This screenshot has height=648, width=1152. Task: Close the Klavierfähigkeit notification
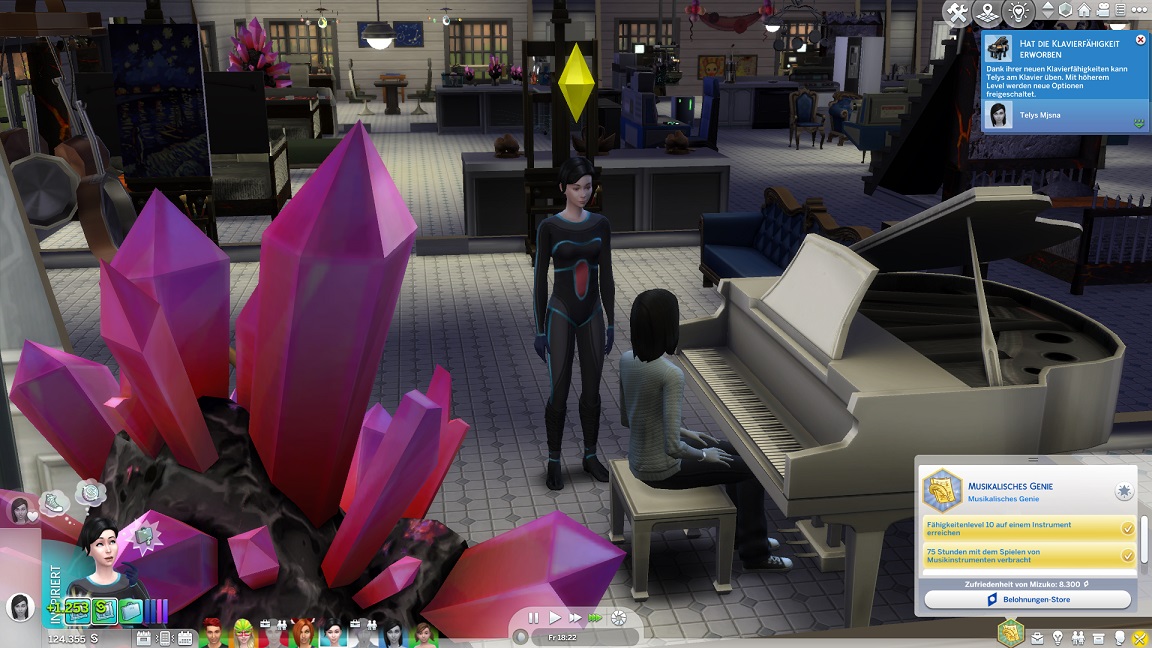pyautogui.click(x=1140, y=40)
